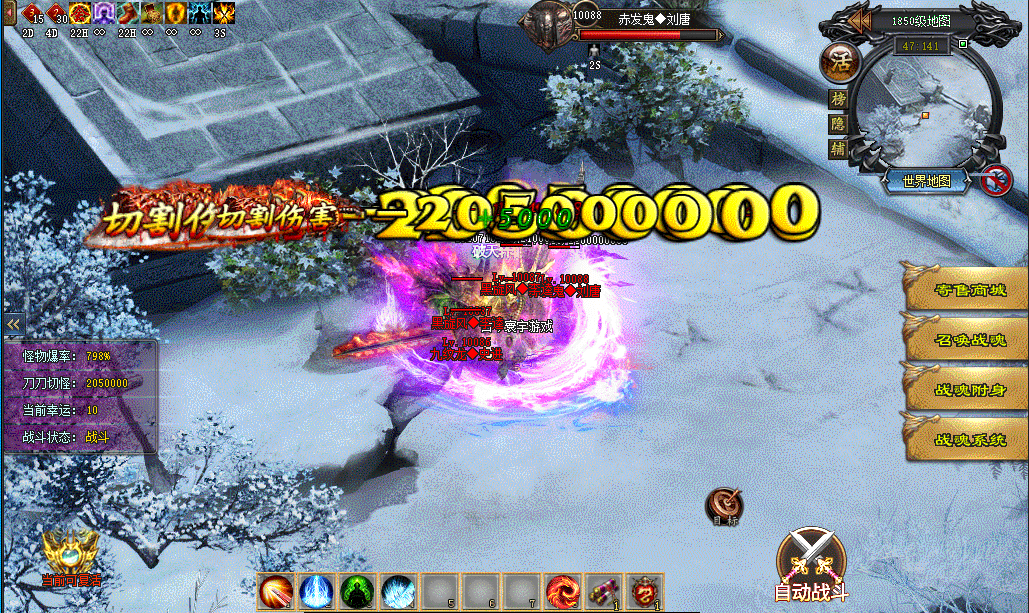Screen dimensions: 1029x613
Task: Toggle the 隐 hide button
Action: [x=838, y=124]
